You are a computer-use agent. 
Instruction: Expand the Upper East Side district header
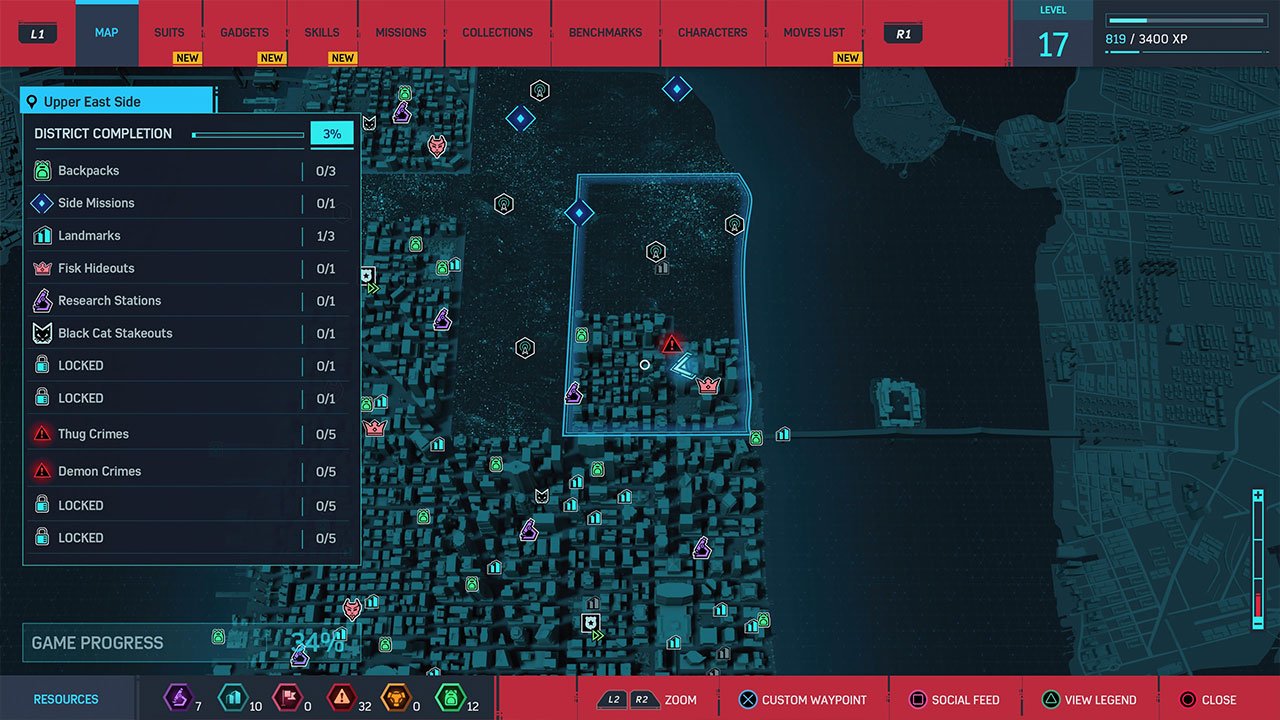click(116, 100)
